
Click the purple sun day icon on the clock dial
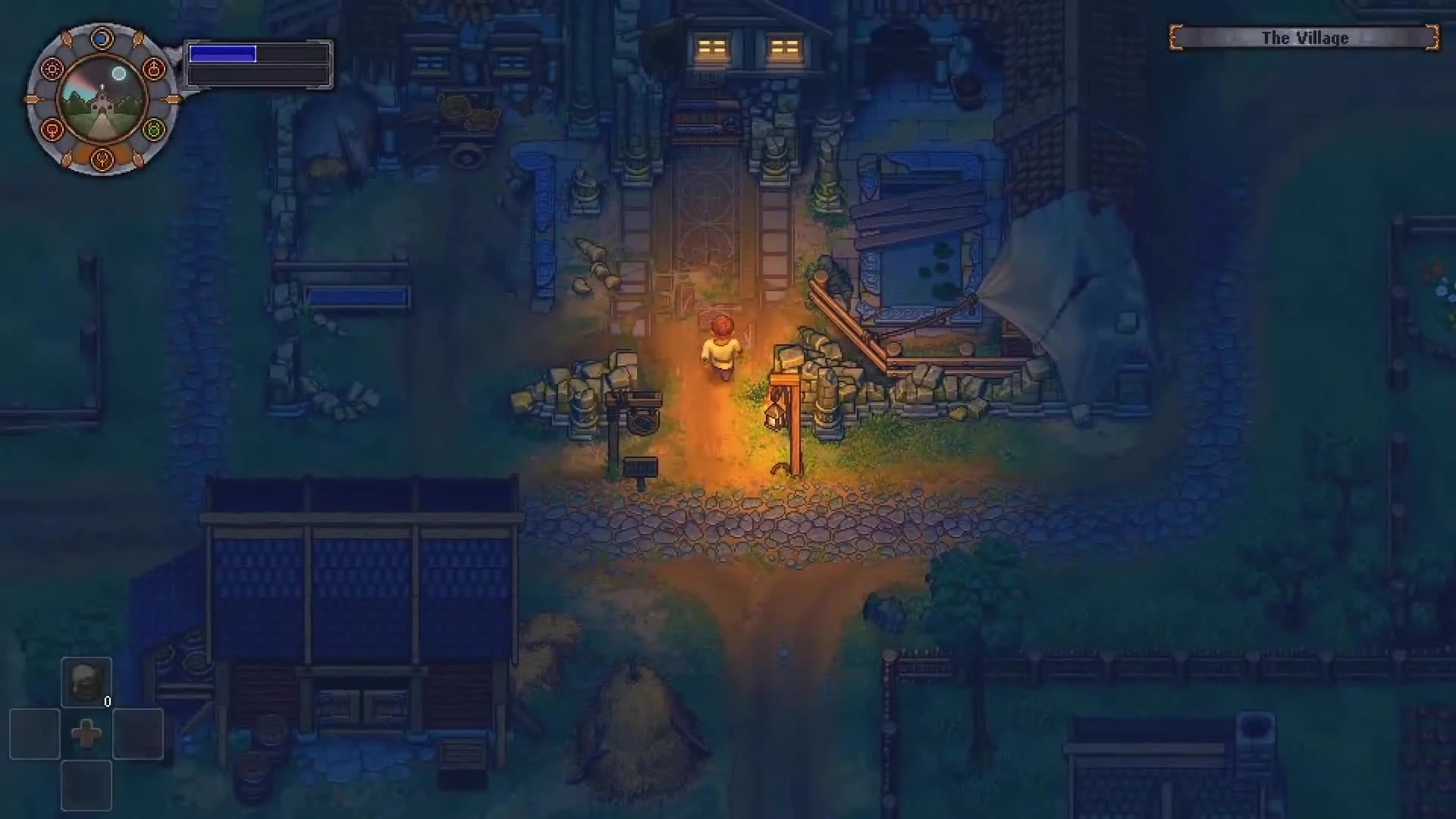click(52, 69)
